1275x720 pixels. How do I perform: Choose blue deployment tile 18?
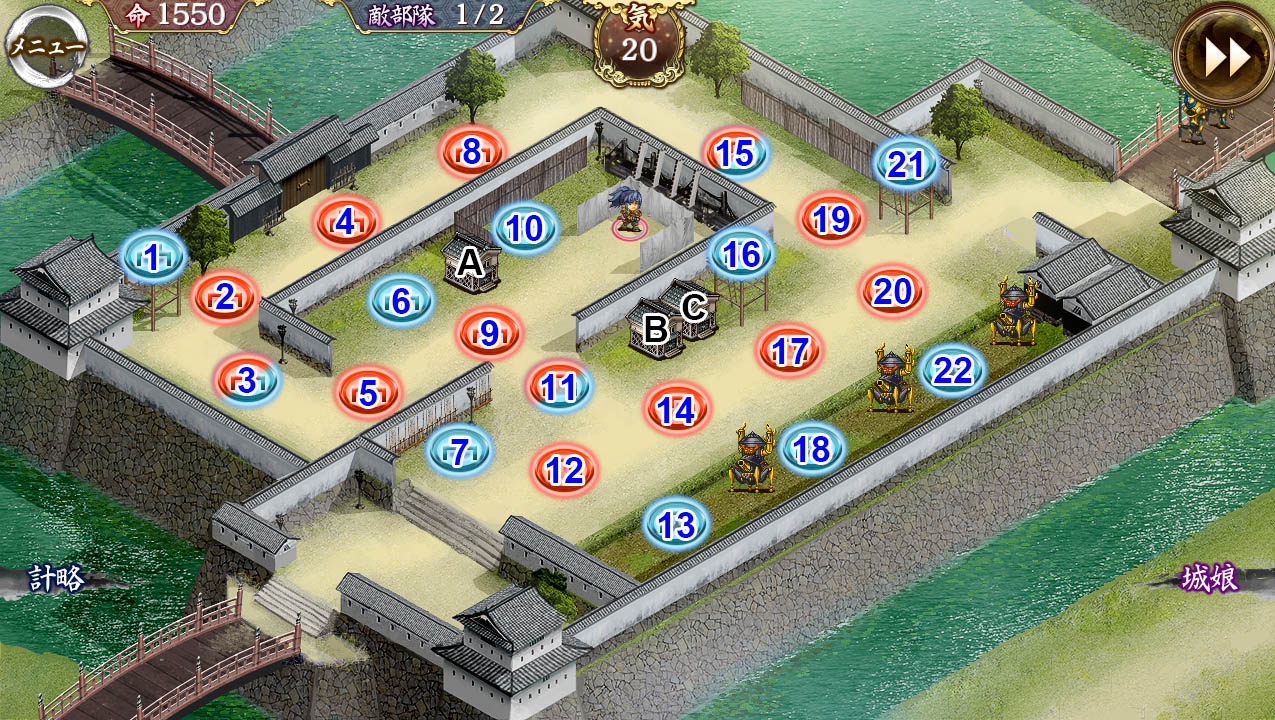[812, 449]
